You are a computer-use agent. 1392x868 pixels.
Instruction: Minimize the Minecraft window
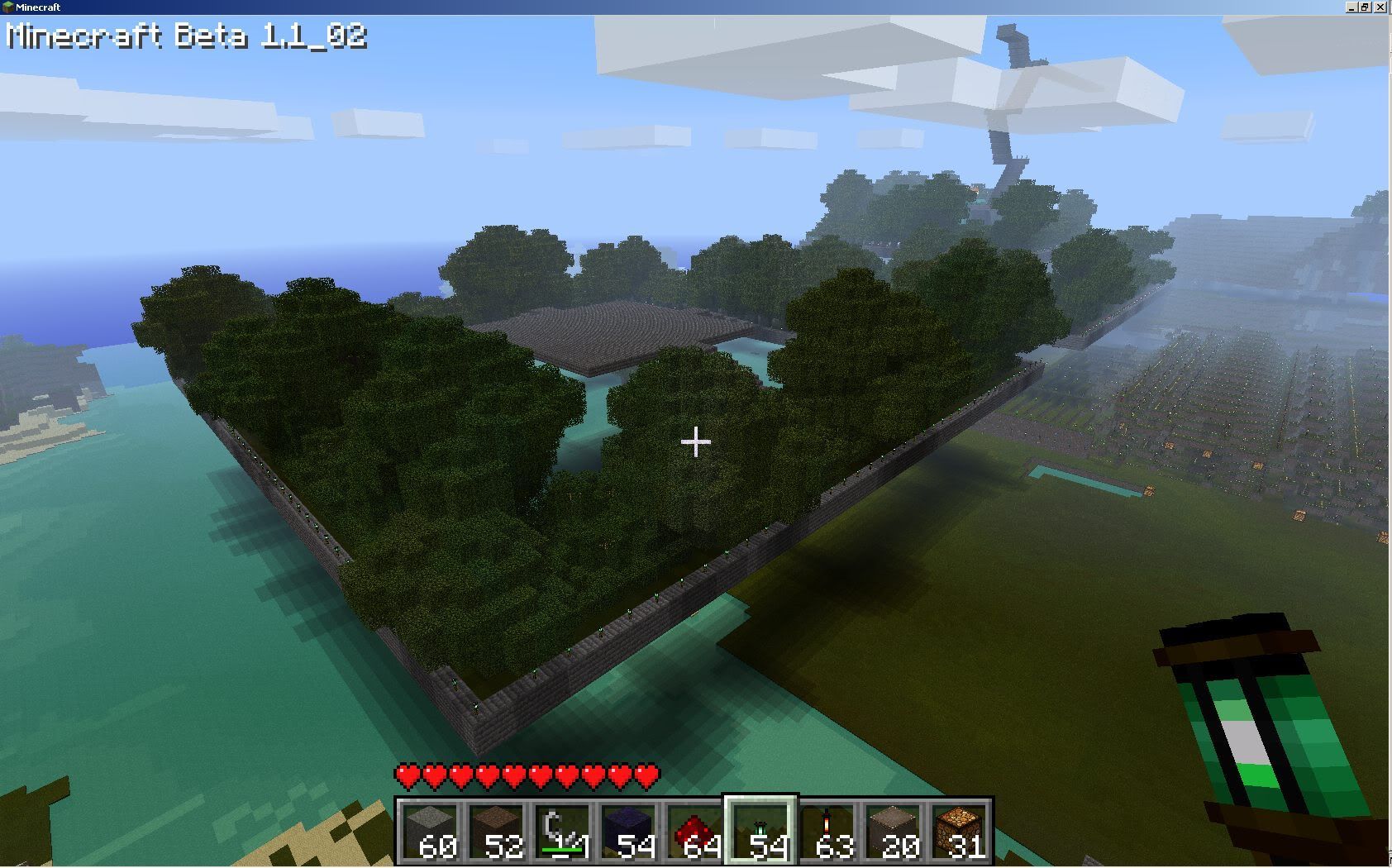tap(1351, 7)
